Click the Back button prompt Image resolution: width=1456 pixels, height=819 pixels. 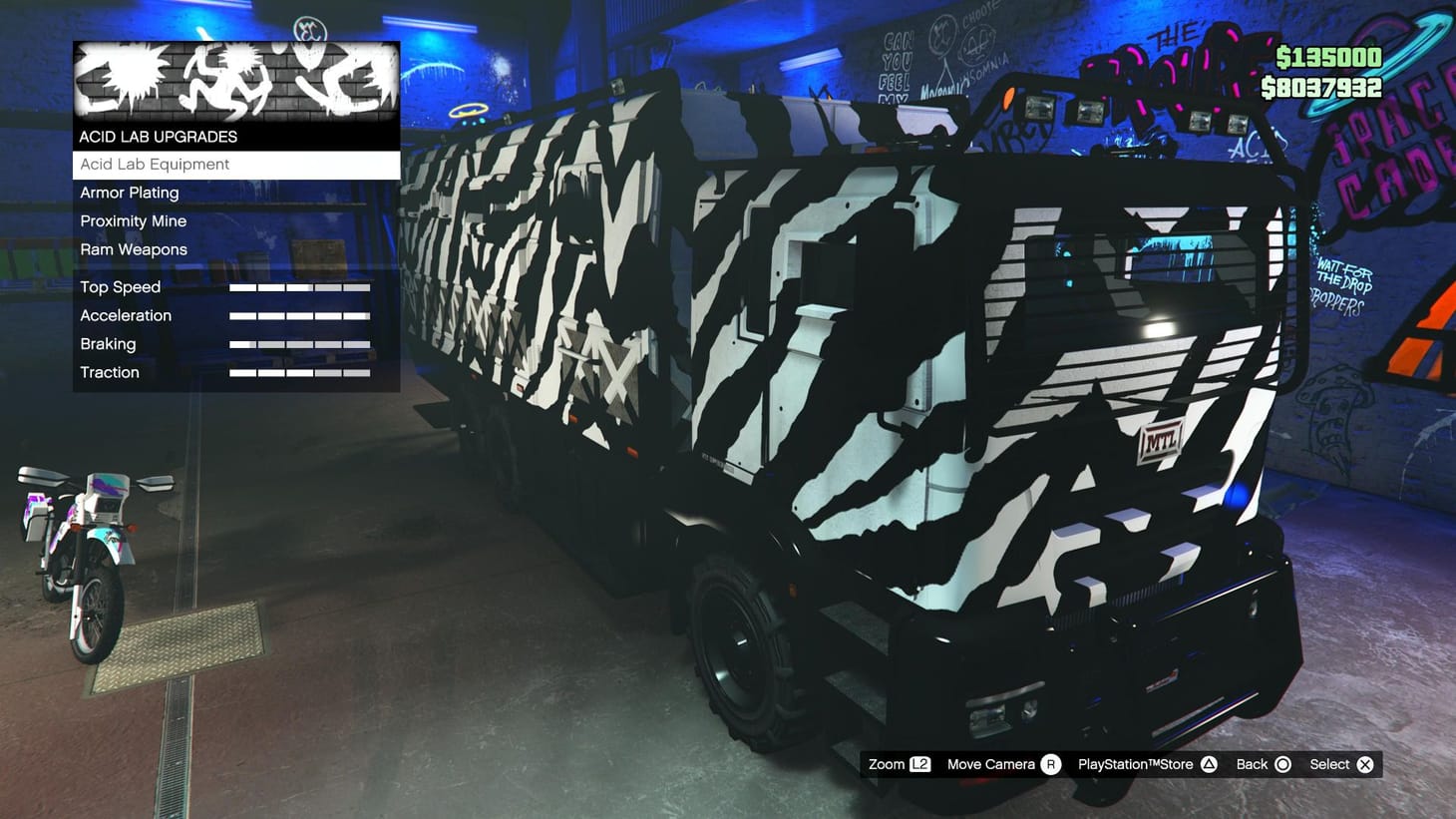[x=1249, y=764]
